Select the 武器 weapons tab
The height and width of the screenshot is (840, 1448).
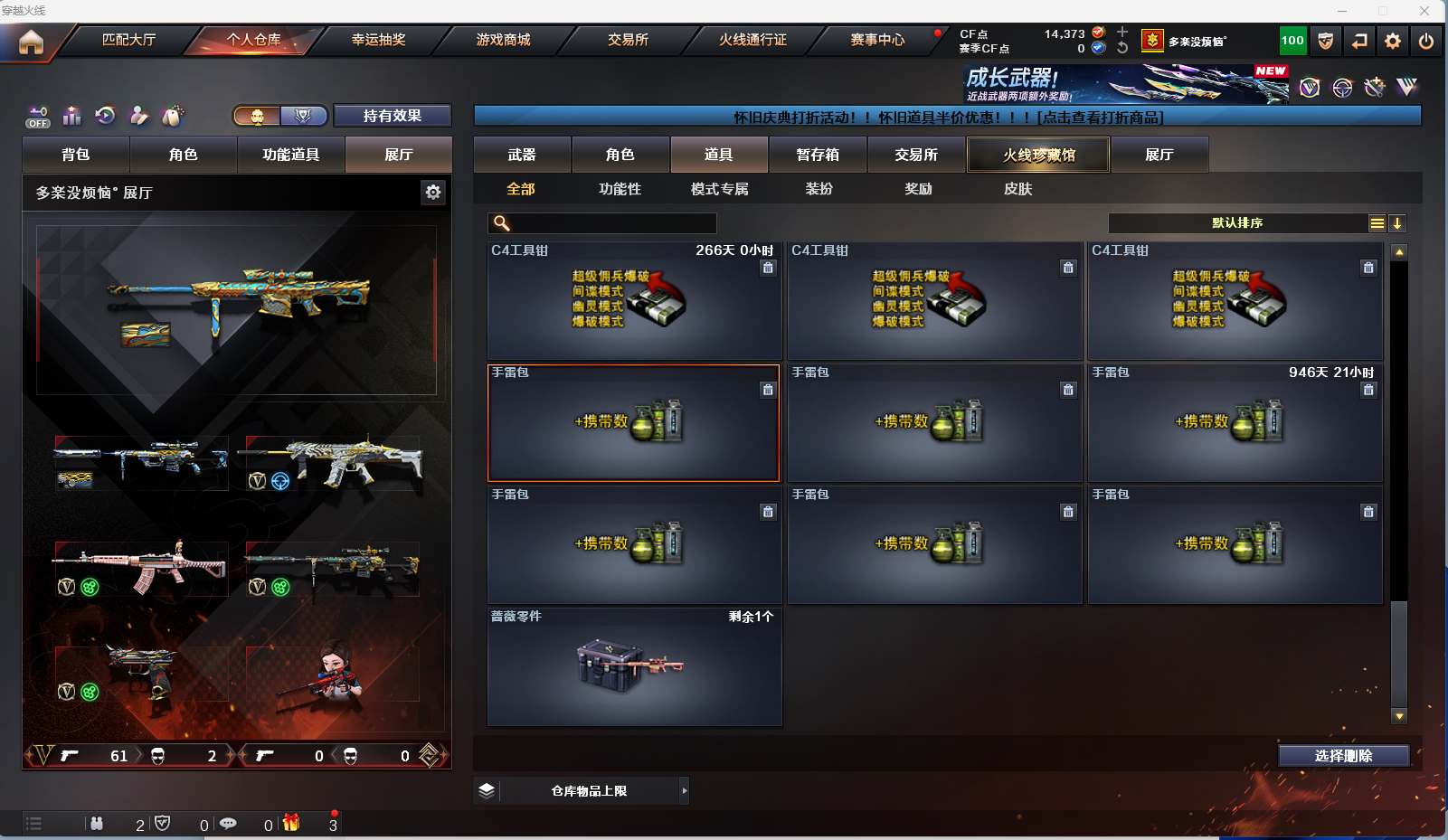coord(522,155)
